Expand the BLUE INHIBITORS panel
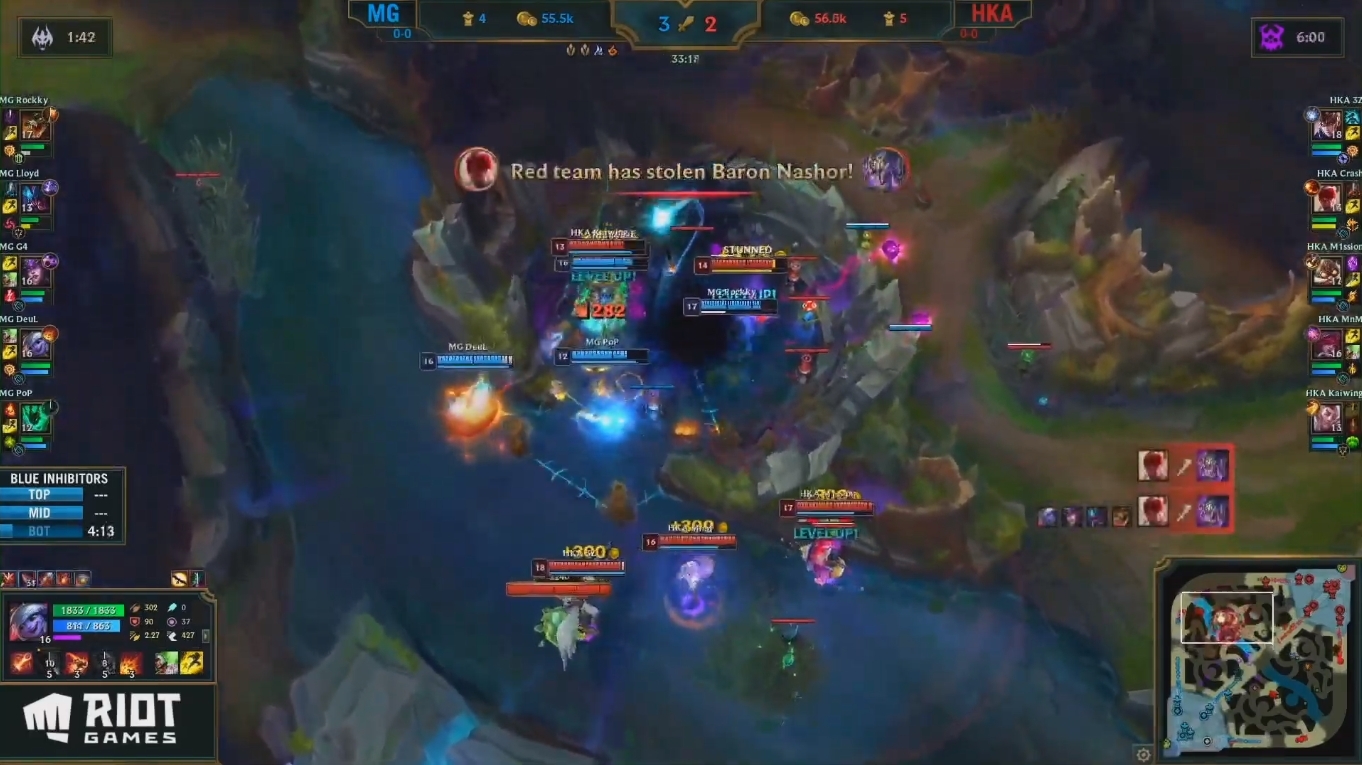Image resolution: width=1362 pixels, height=765 pixels. tap(62, 480)
